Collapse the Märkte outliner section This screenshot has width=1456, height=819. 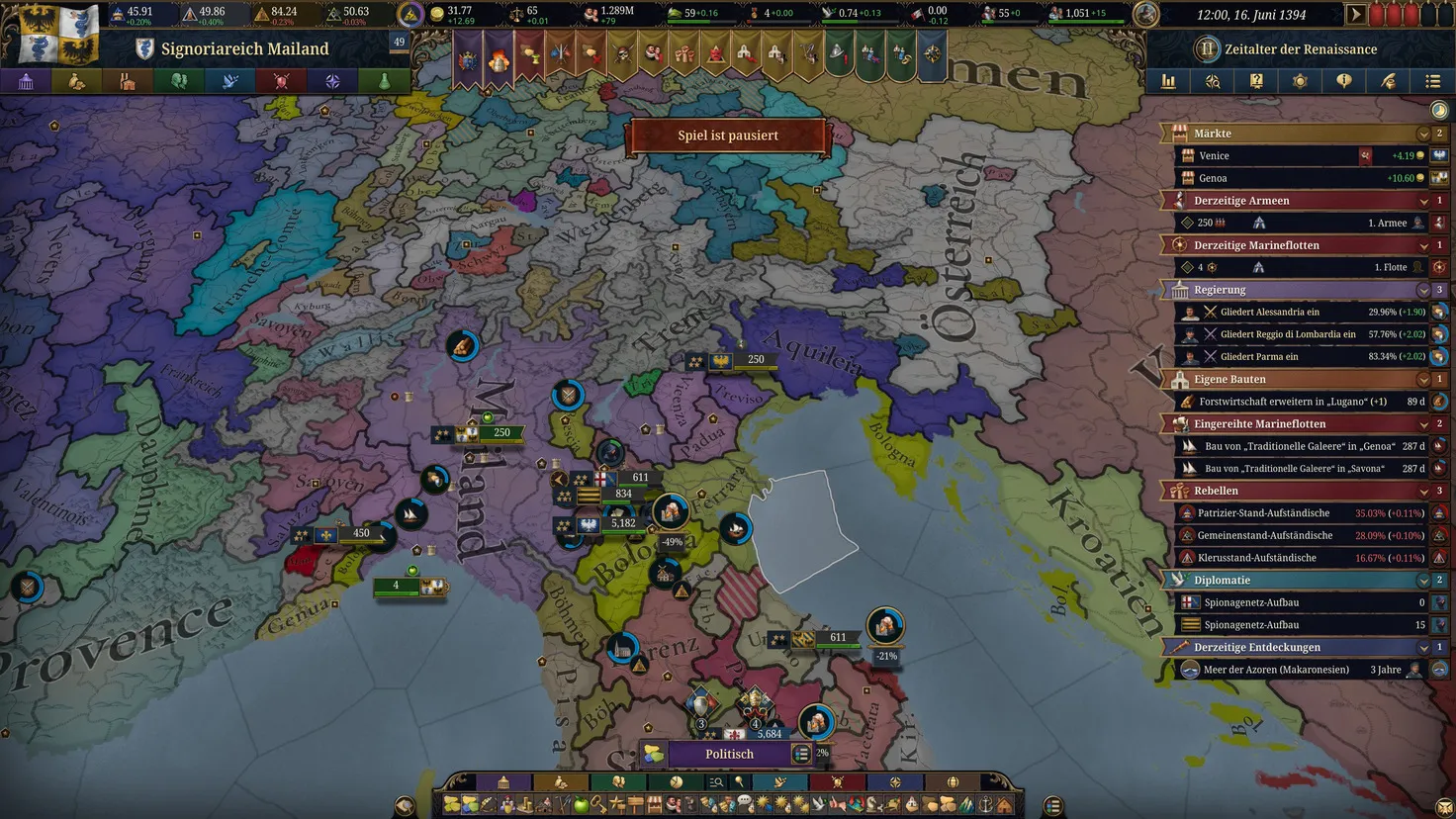(1423, 134)
